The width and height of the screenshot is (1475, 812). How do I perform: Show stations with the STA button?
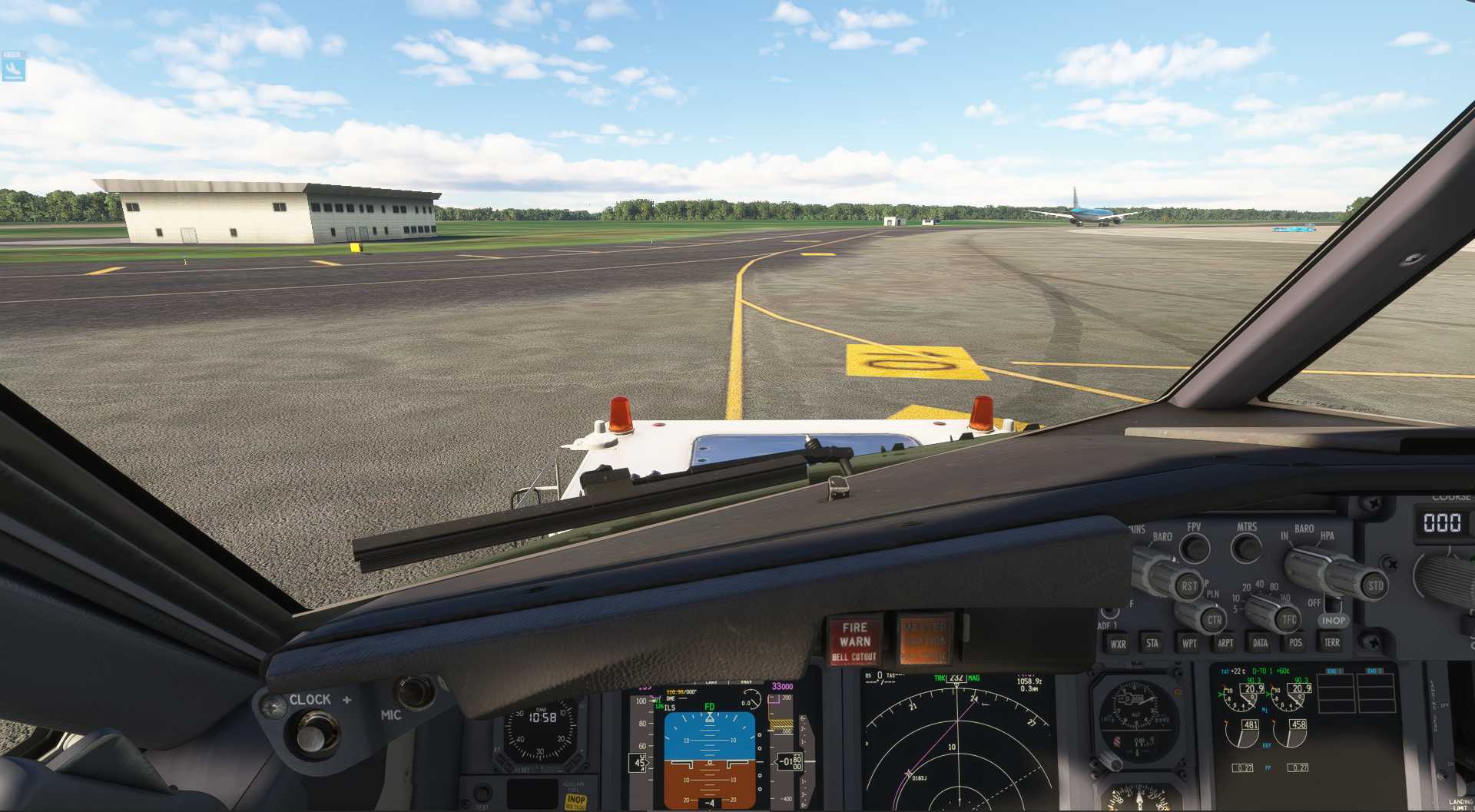click(x=1152, y=643)
